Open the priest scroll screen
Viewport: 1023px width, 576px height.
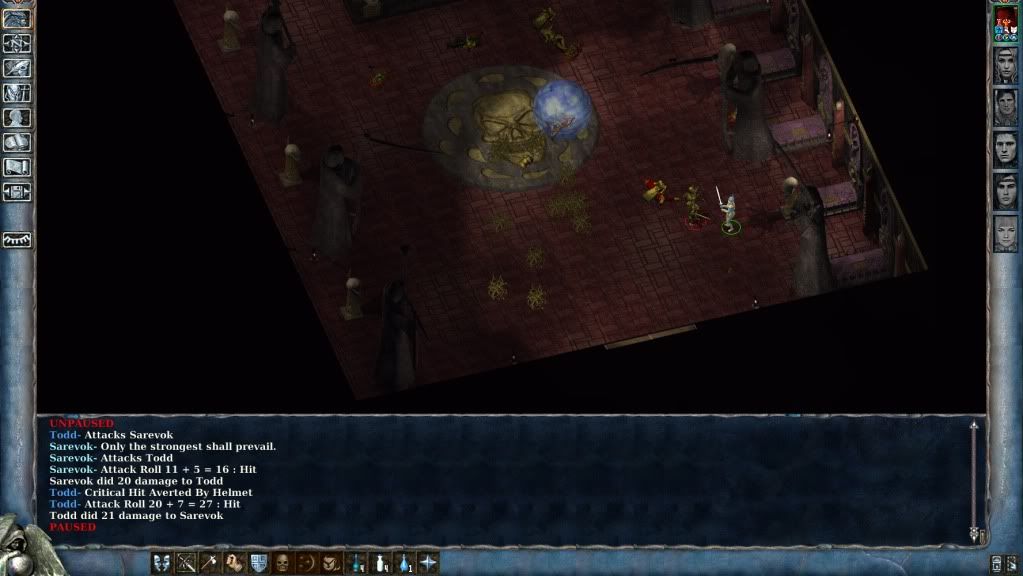pos(17,168)
